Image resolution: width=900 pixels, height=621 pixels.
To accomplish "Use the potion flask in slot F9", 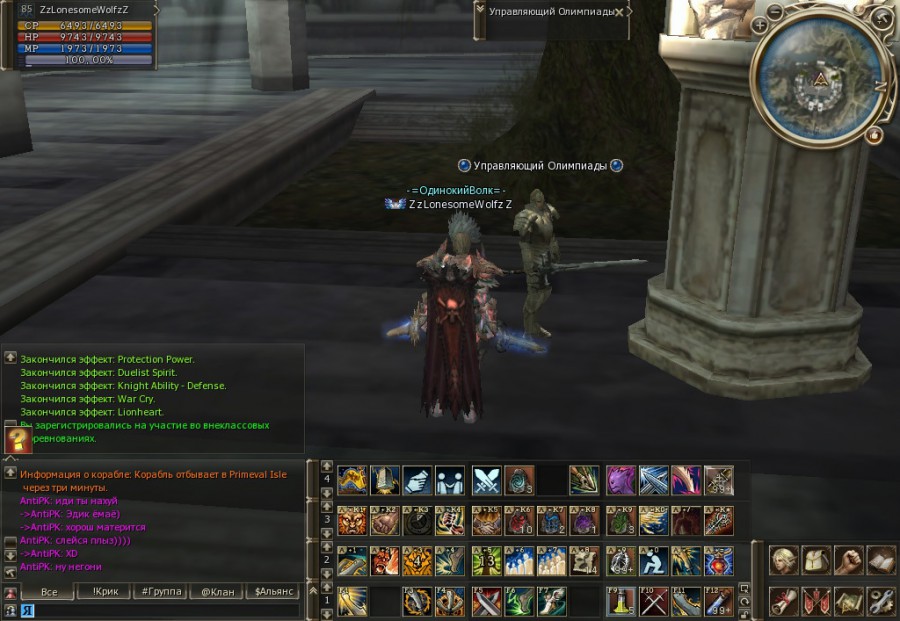I will (x=621, y=601).
